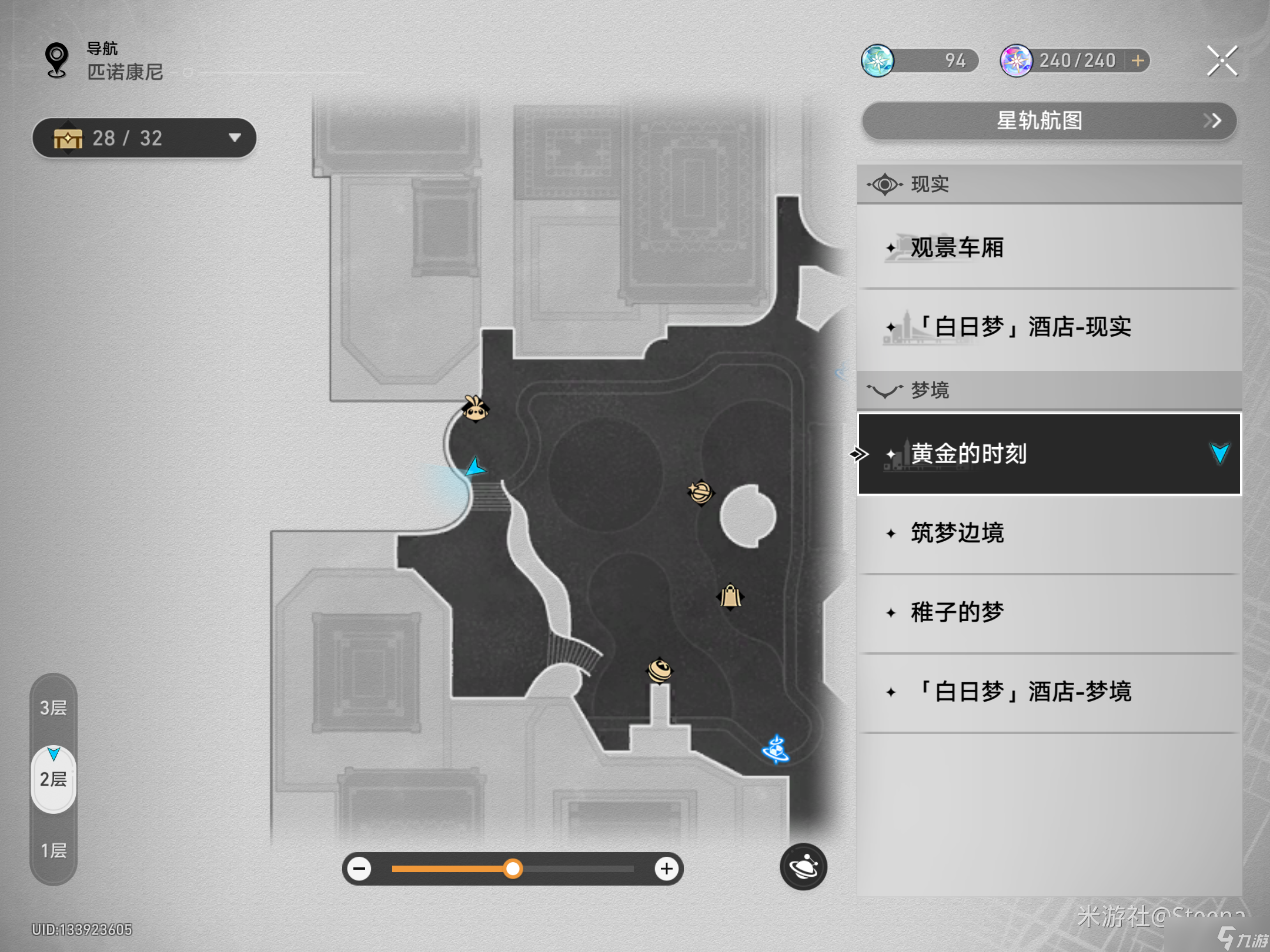Click the orange zoom slider handle
Viewport: 1270px width, 952px height.
click(513, 869)
